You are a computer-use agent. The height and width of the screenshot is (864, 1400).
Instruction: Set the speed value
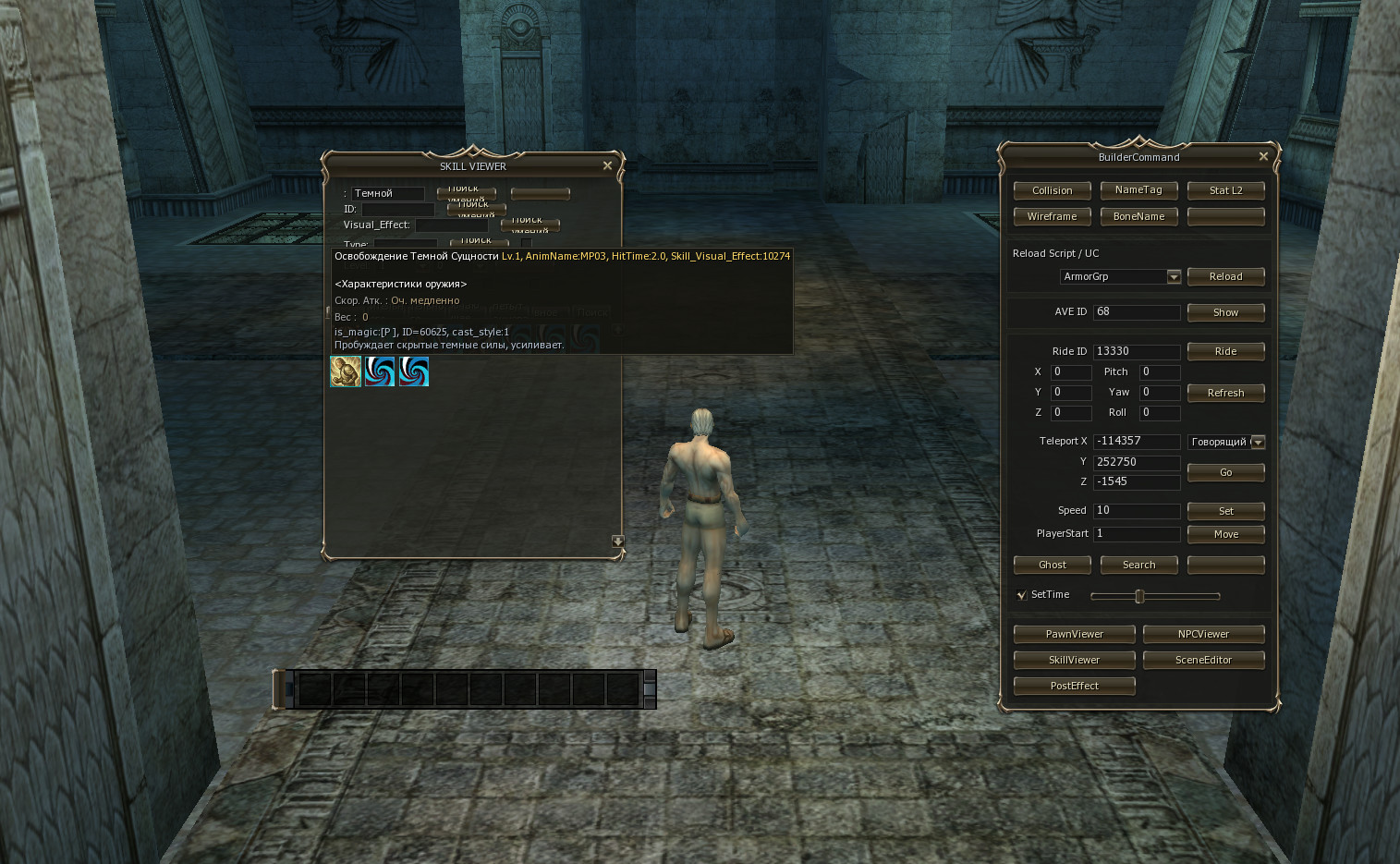1225,511
